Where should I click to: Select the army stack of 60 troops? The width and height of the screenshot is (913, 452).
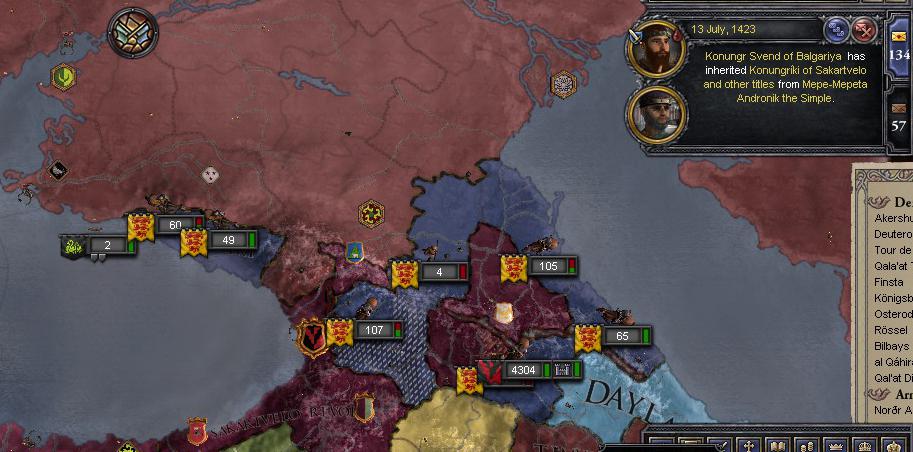(175, 225)
